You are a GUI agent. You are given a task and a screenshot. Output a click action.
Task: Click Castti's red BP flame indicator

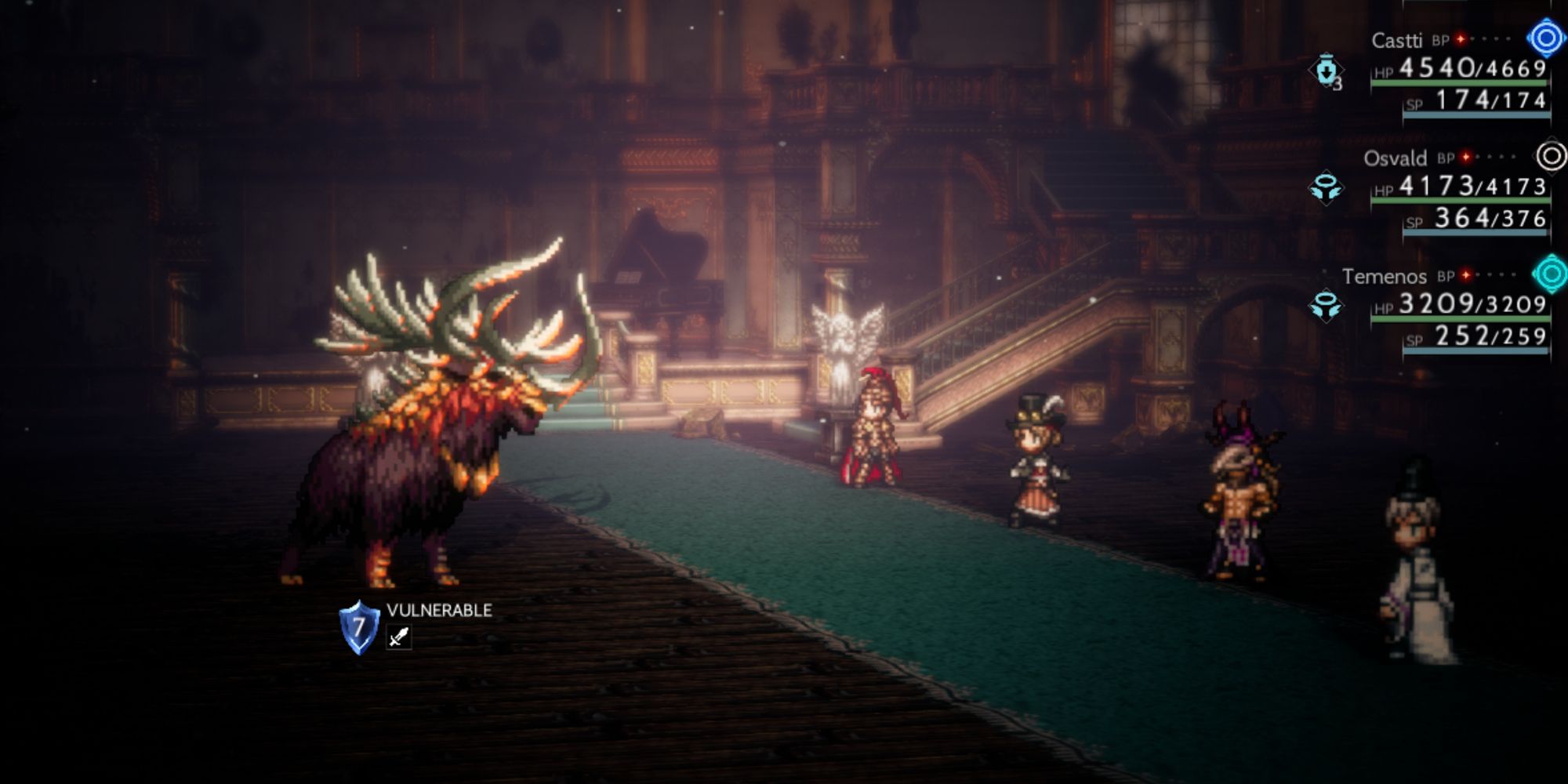coord(1458,39)
